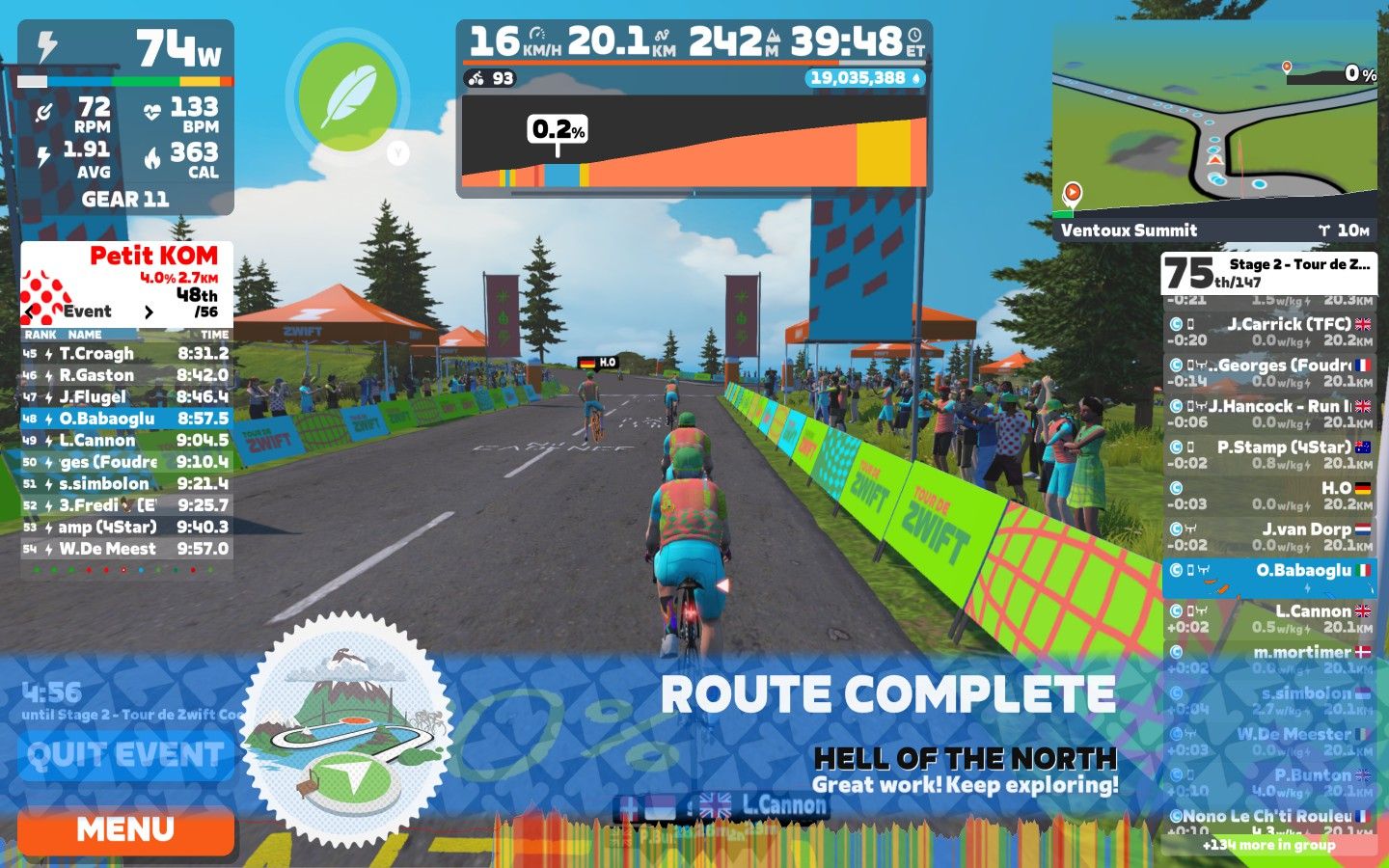Open the orange MENU button
The image size is (1389, 868).
pos(125,829)
